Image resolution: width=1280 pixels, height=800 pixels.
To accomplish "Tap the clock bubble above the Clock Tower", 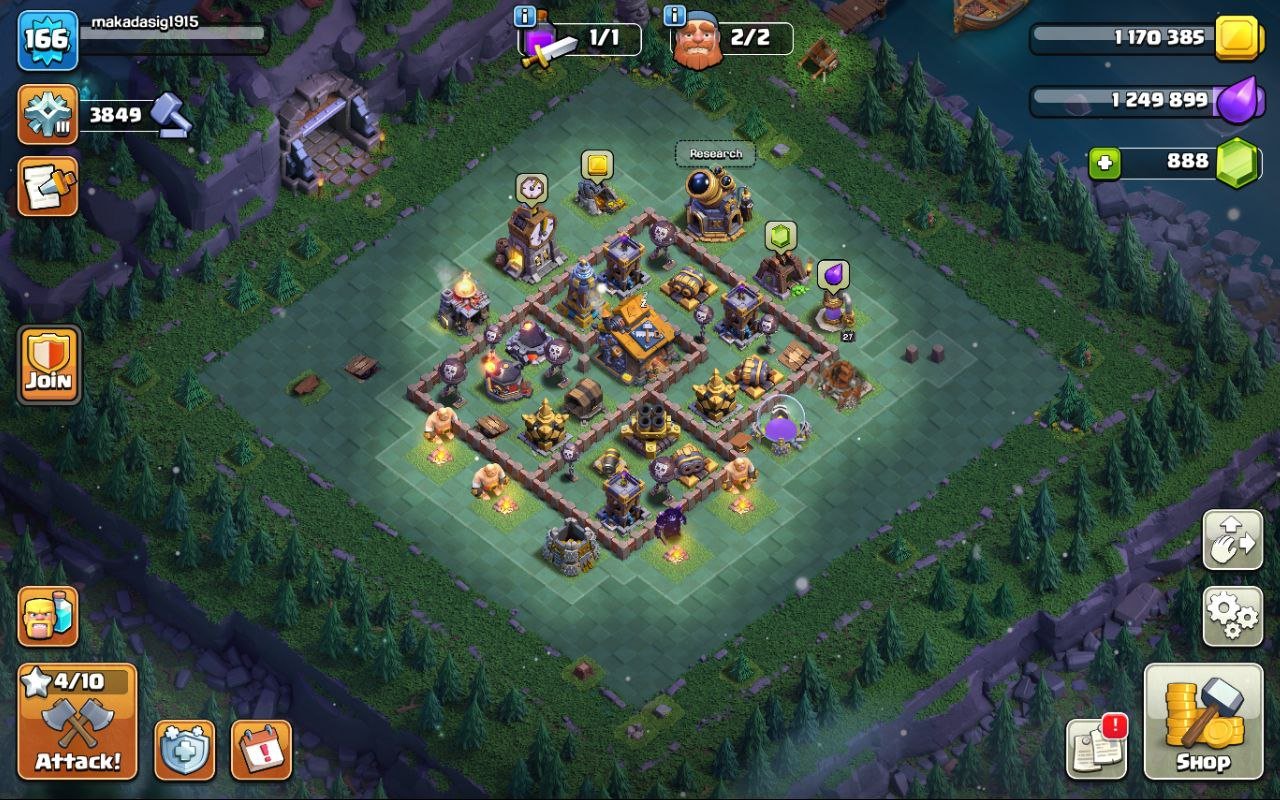I will [x=531, y=187].
